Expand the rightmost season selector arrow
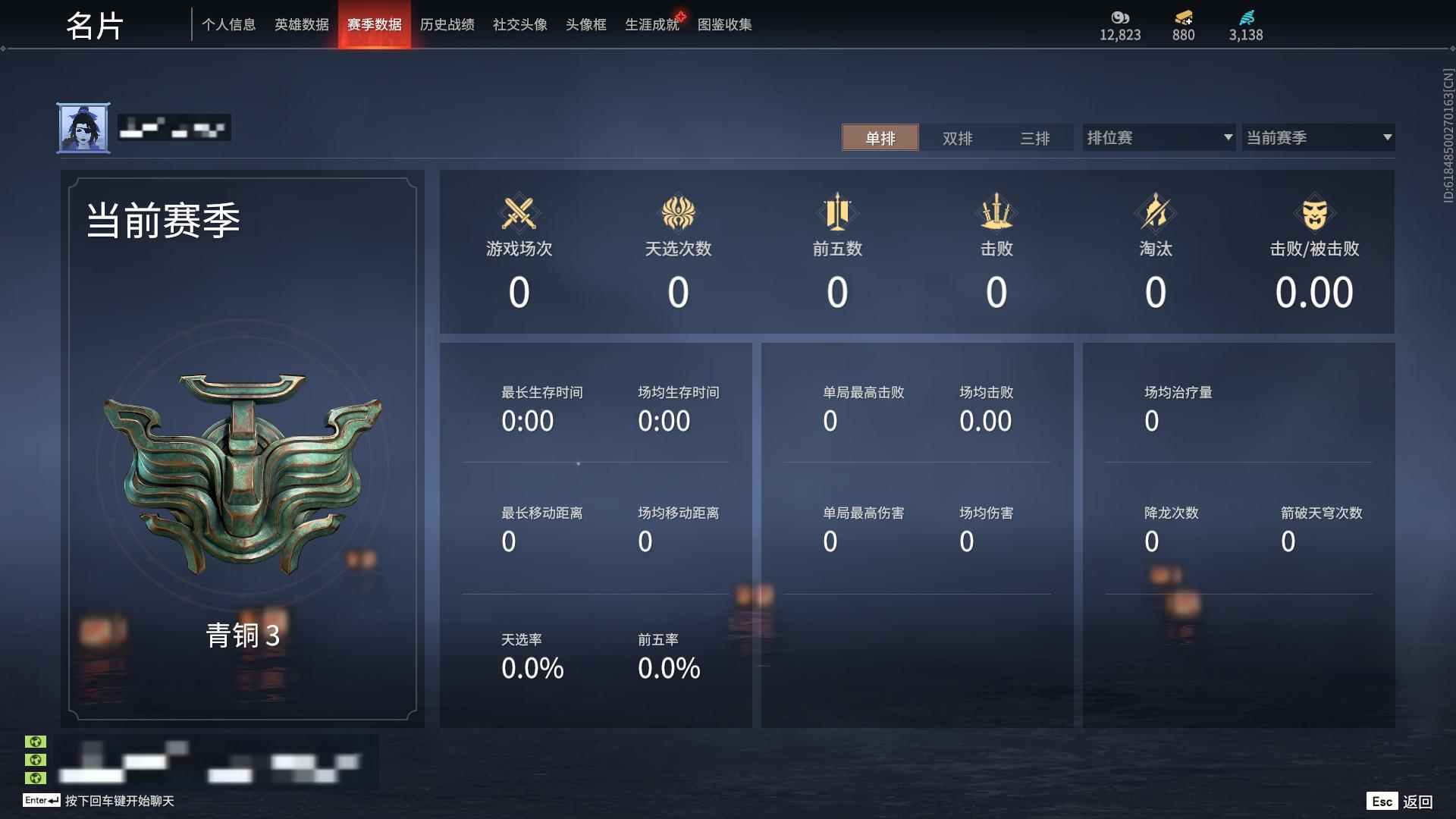1456x819 pixels. coord(1387,138)
